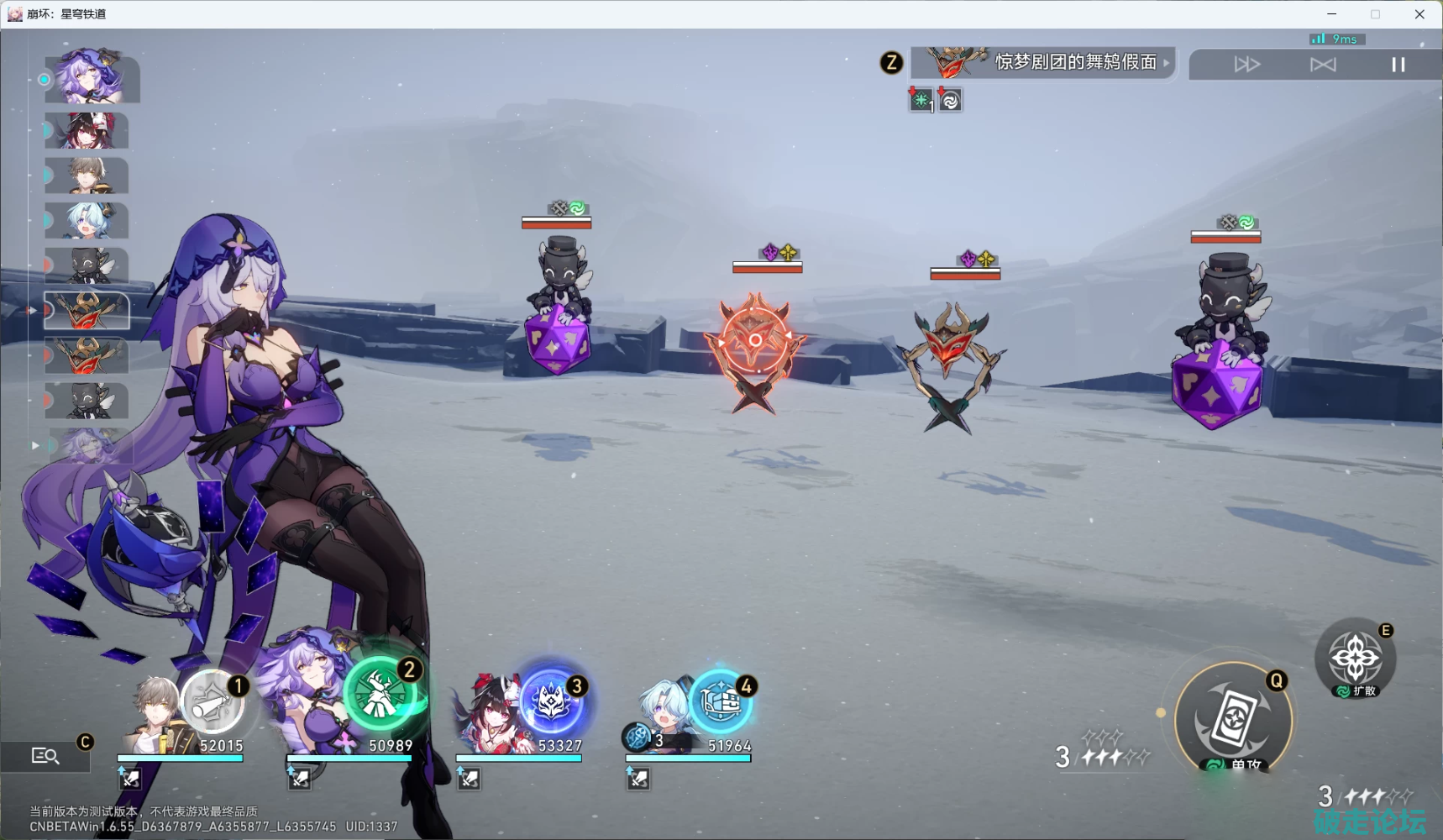Toggle auto-battle mode

(x=1322, y=65)
